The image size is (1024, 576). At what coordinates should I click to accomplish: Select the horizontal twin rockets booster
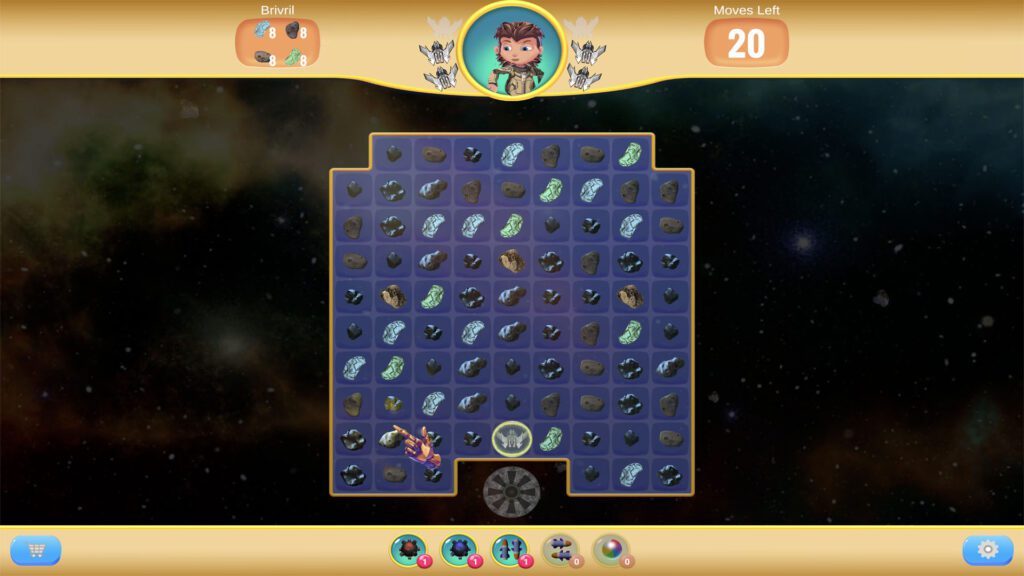(560, 549)
